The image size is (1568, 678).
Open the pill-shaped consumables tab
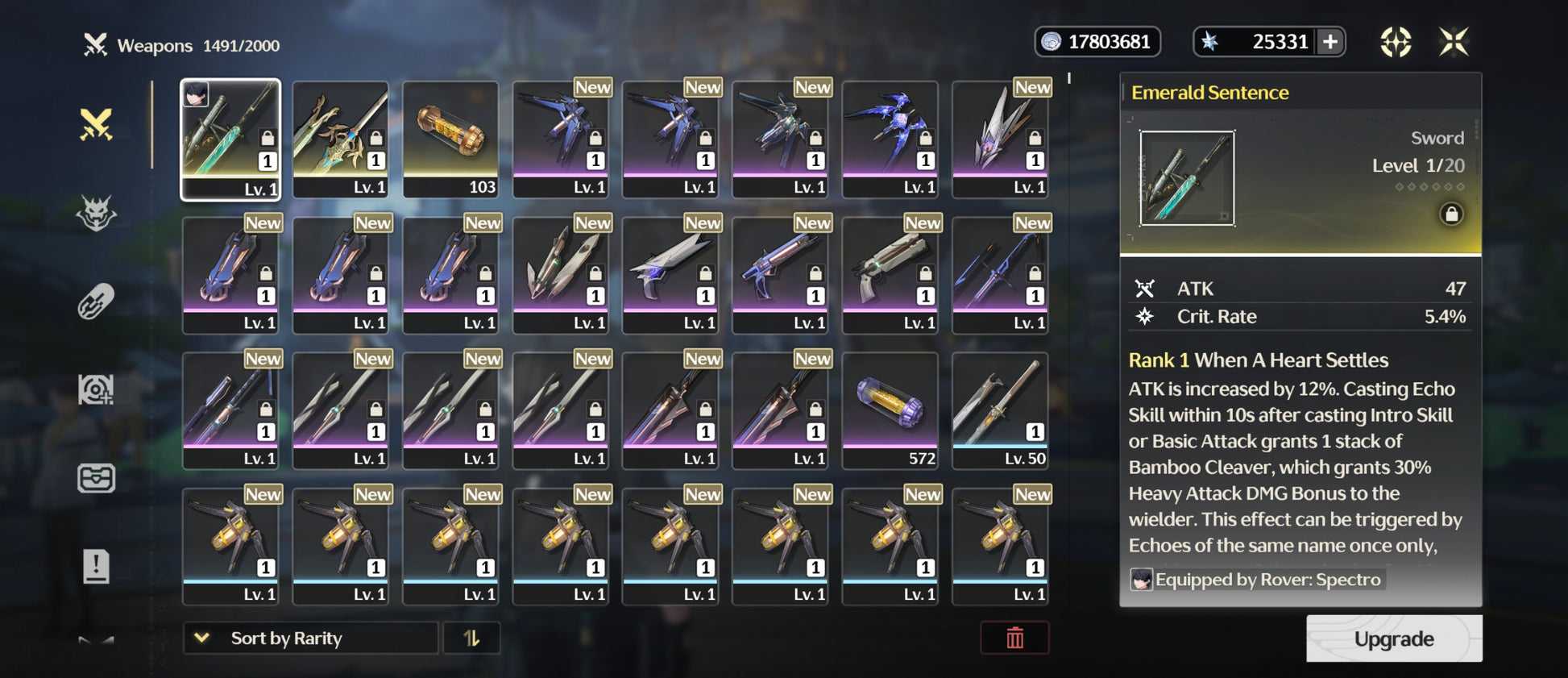pos(96,302)
